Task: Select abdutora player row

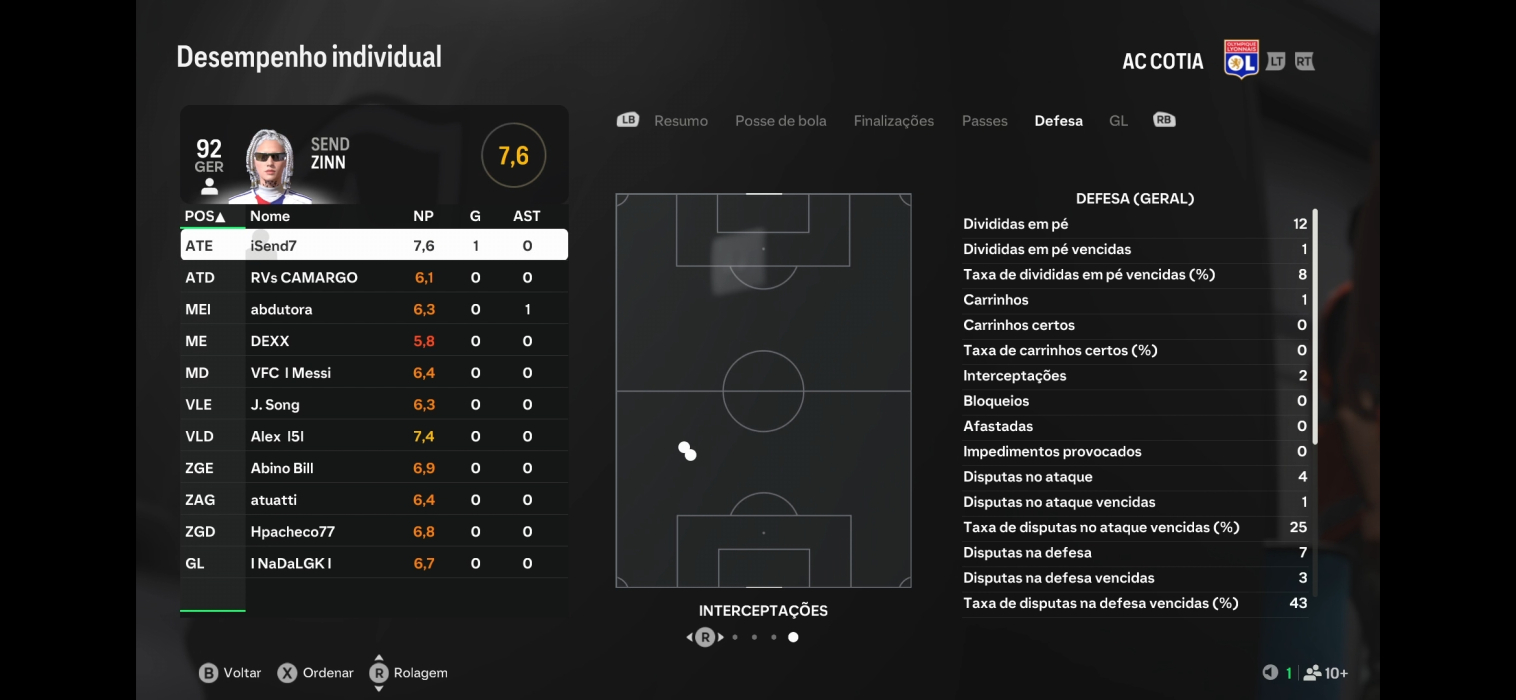Action: 374,310
